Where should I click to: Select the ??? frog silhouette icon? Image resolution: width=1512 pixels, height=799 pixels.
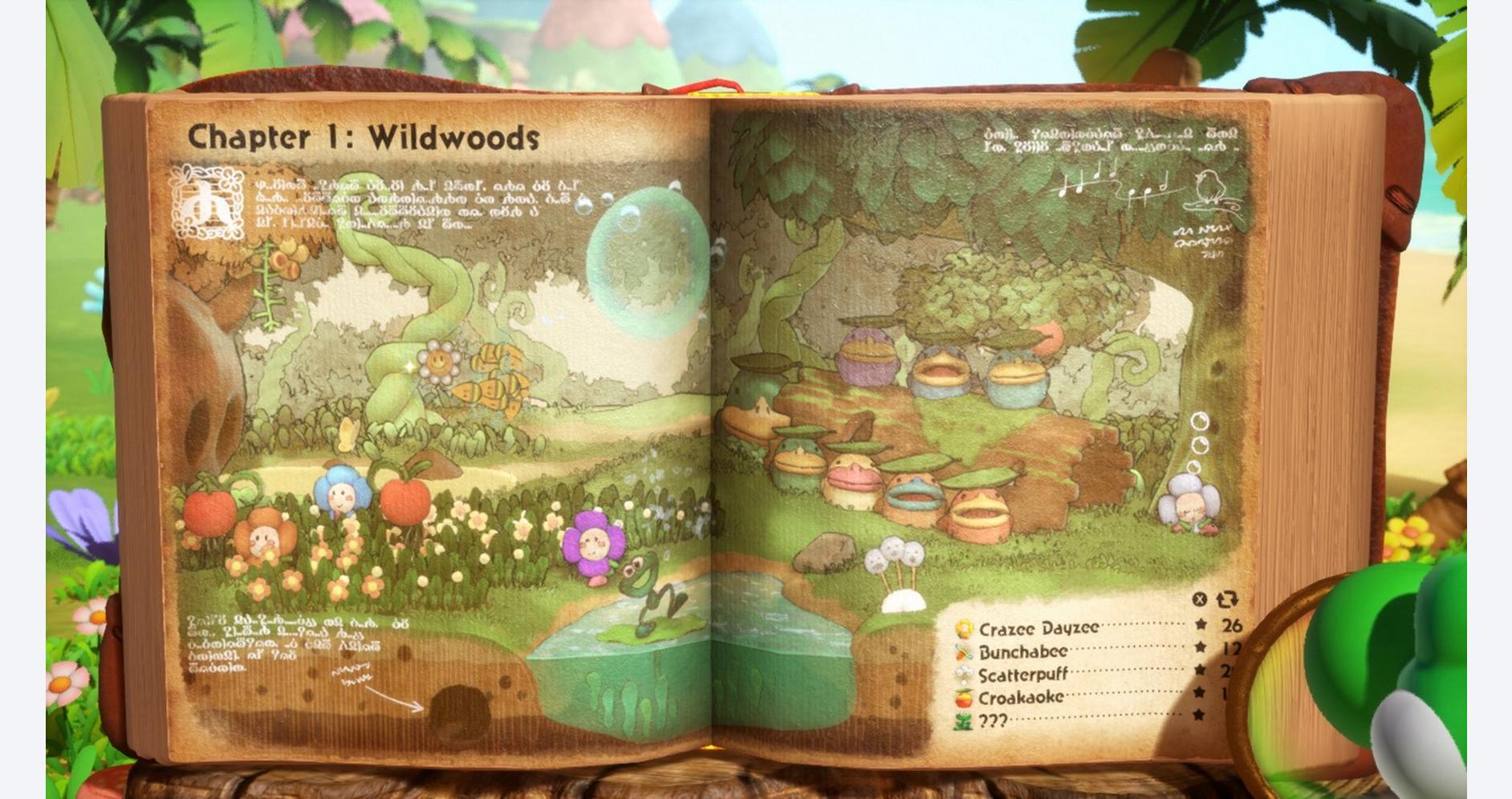point(962,720)
